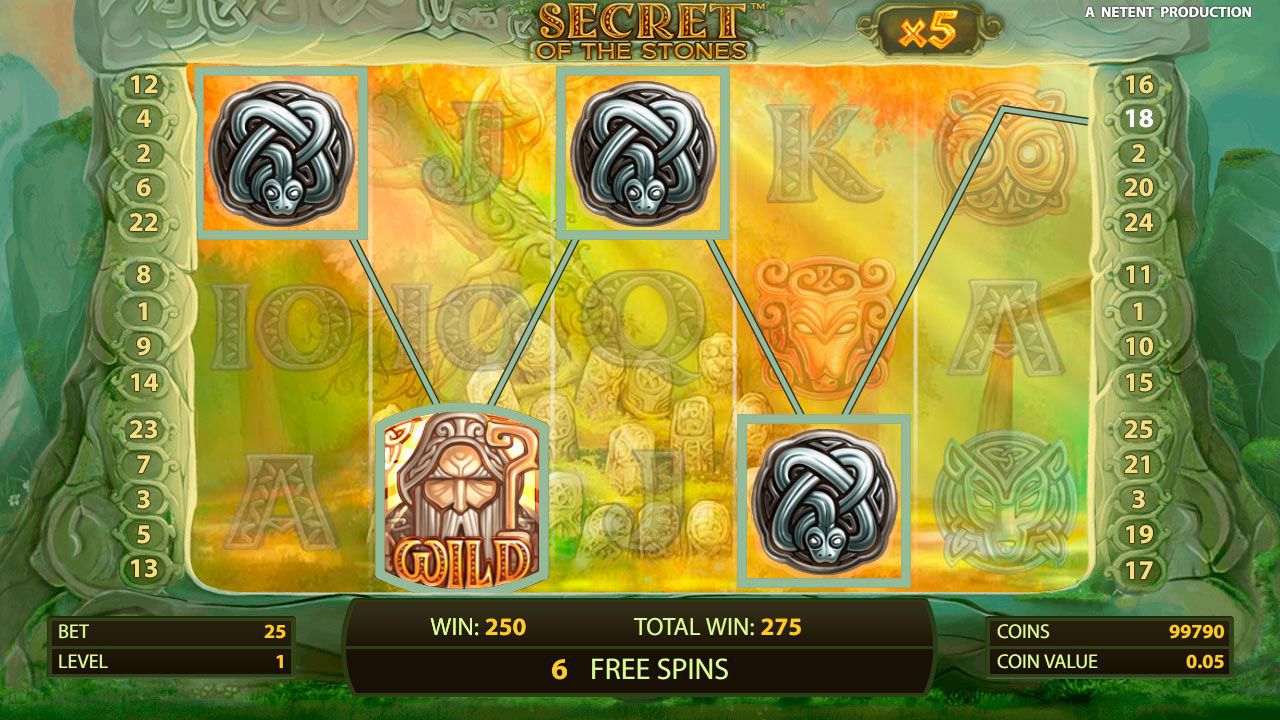Show payline 15 on the reels

[1139, 382]
